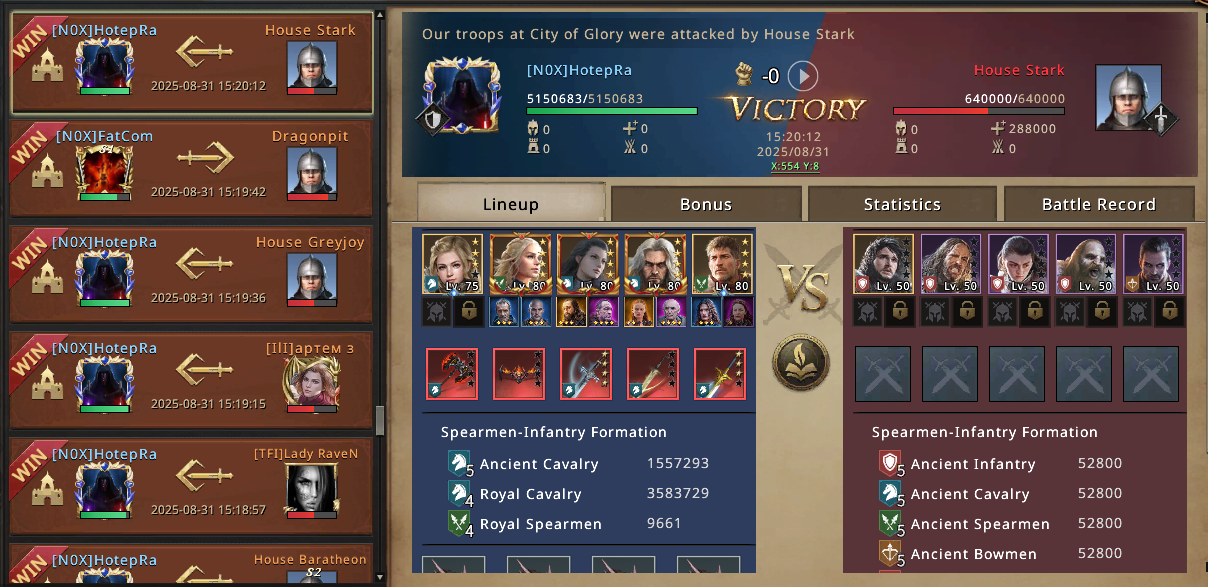Click House Stark's helmeted avatar in header
The height and width of the screenshot is (587, 1208).
1128,97
